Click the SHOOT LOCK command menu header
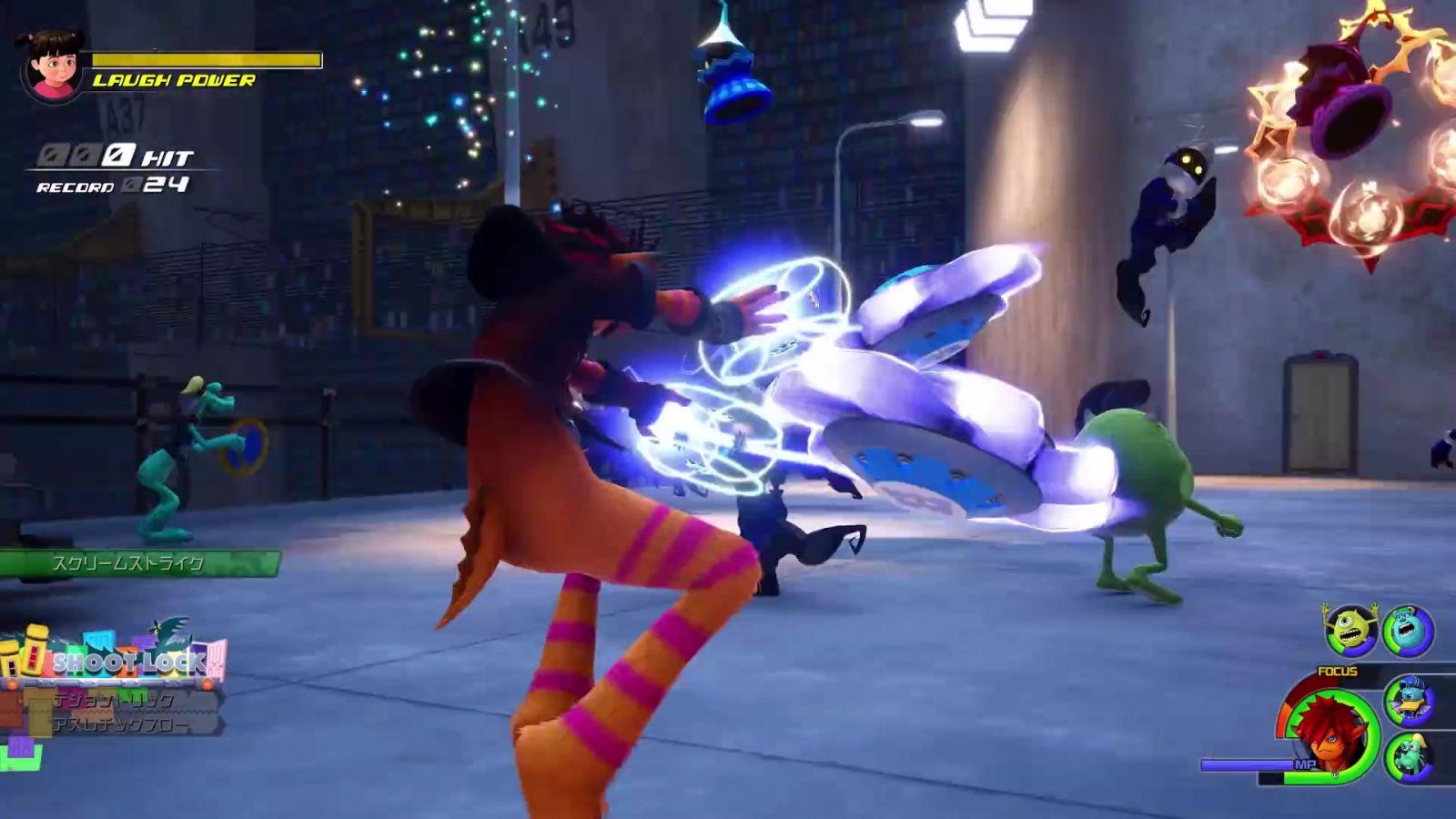The width and height of the screenshot is (1456, 819). click(127, 662)
